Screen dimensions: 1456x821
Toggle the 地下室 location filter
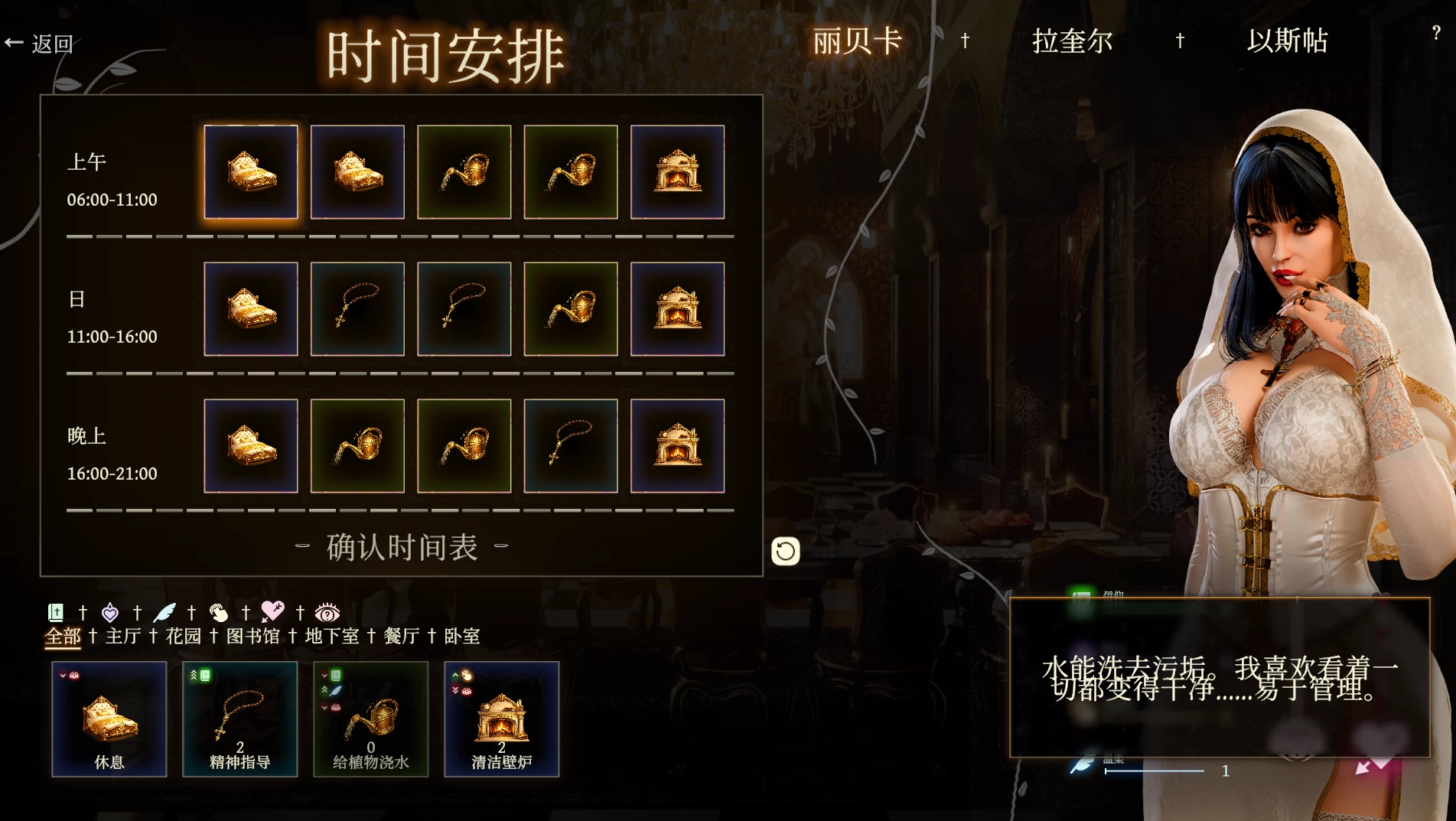click(331, 636)
